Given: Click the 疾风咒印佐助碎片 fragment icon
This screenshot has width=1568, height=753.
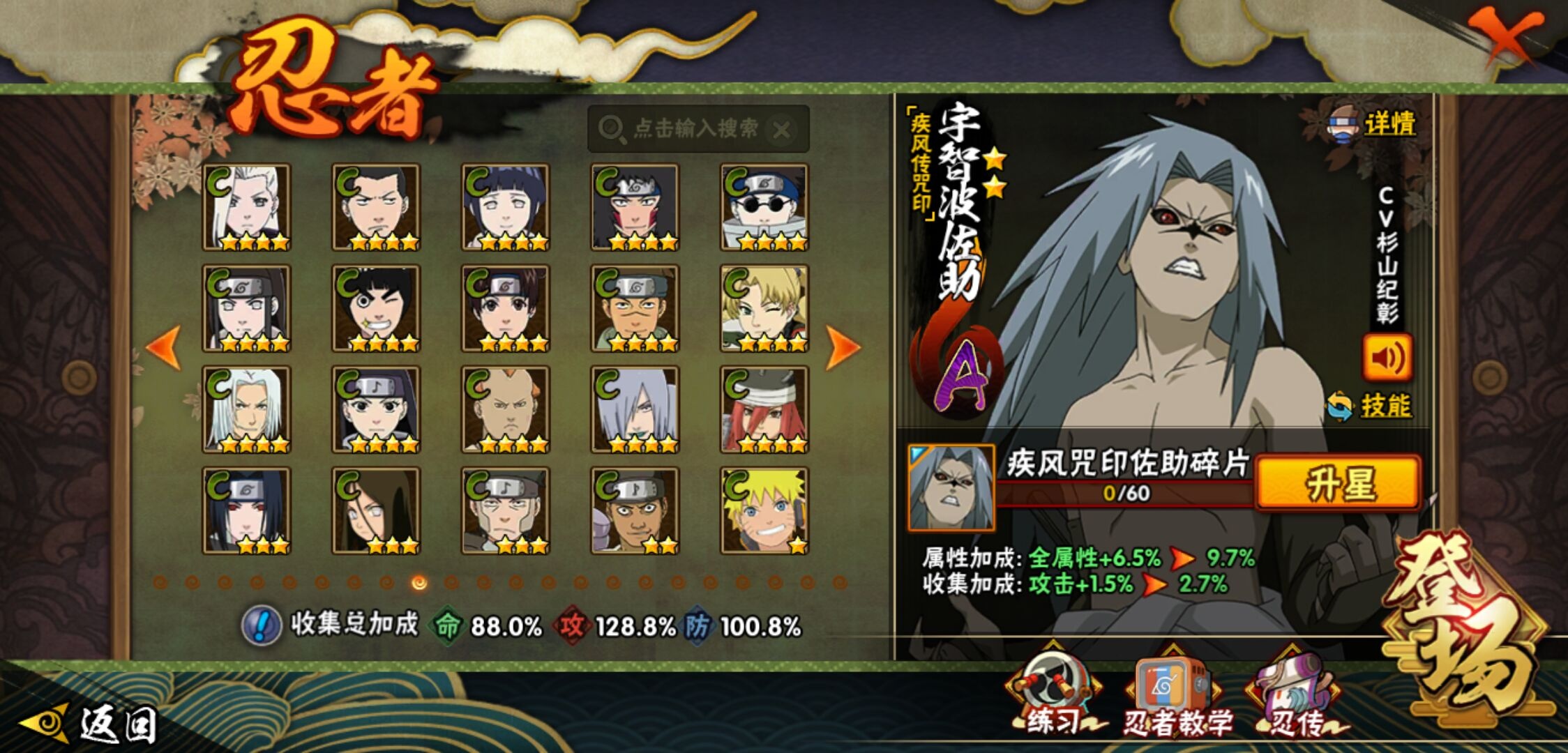Looking at the screenshot, I should pos(951,487).
